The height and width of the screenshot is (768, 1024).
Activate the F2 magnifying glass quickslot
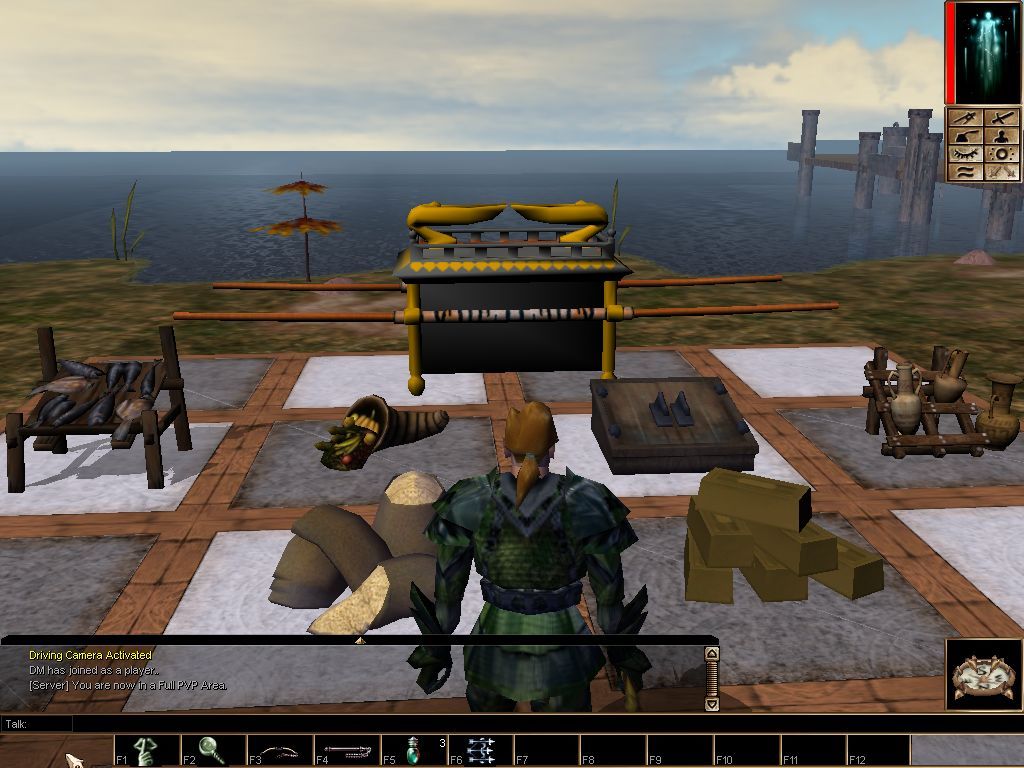click(213, 750)
